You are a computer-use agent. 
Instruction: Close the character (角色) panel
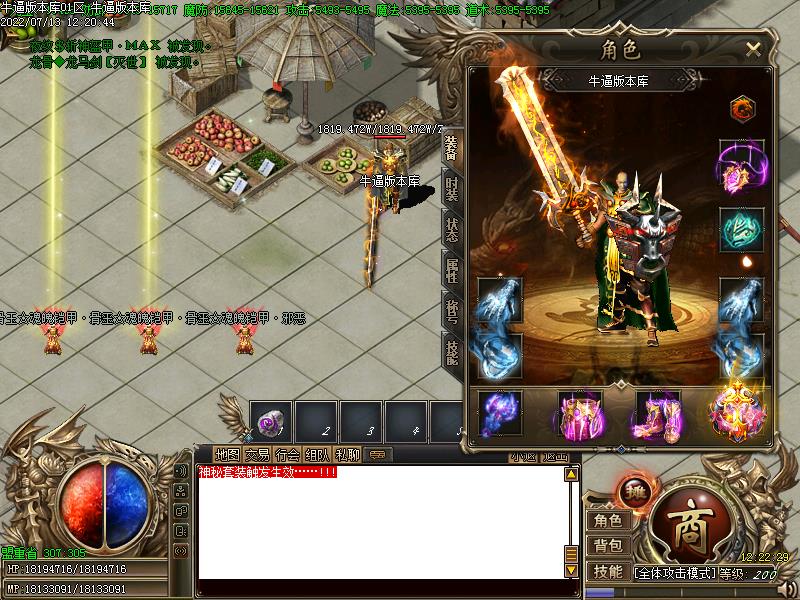(x=753, y=48)
